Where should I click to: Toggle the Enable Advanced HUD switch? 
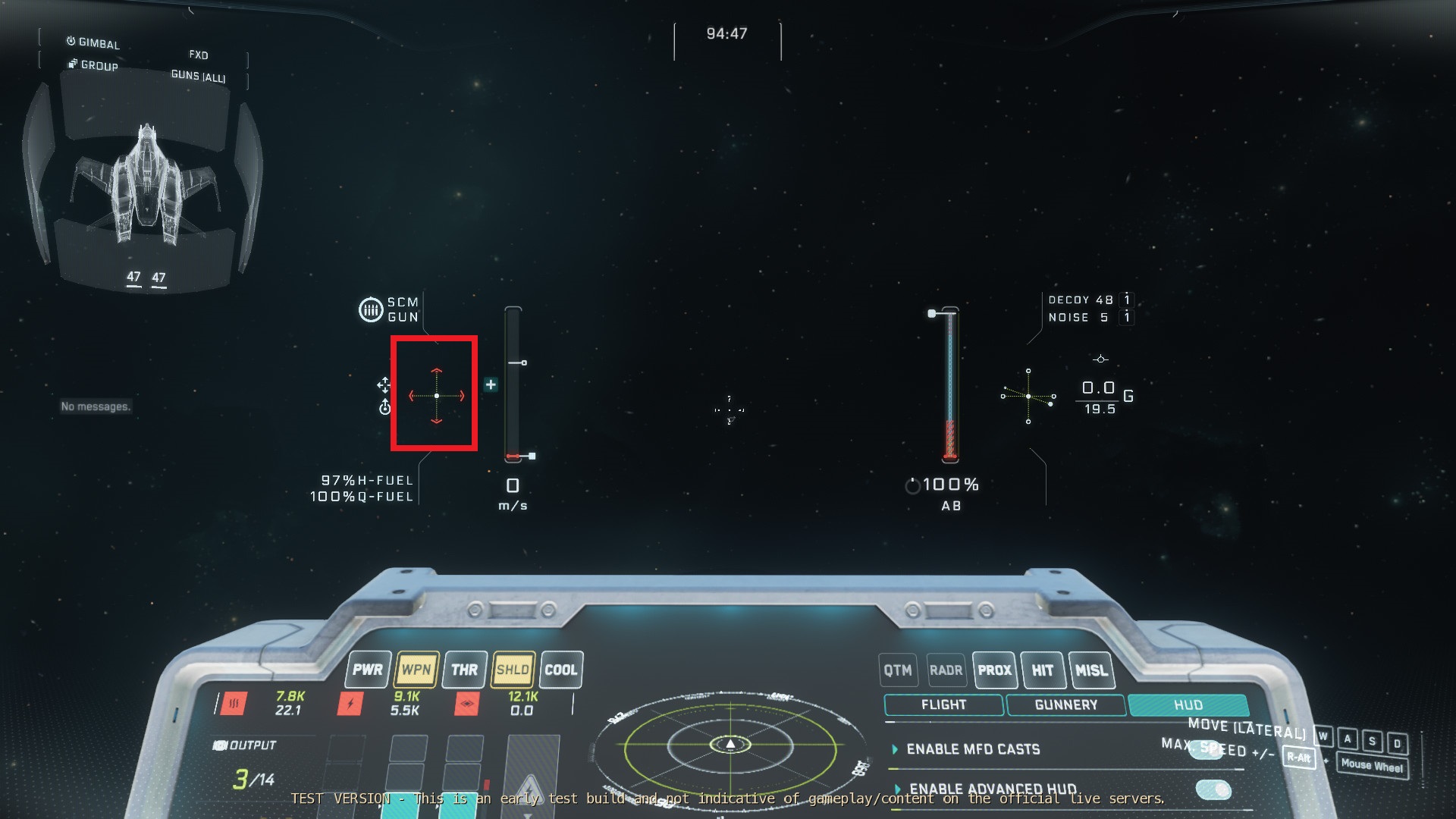tap(1214, 790)
